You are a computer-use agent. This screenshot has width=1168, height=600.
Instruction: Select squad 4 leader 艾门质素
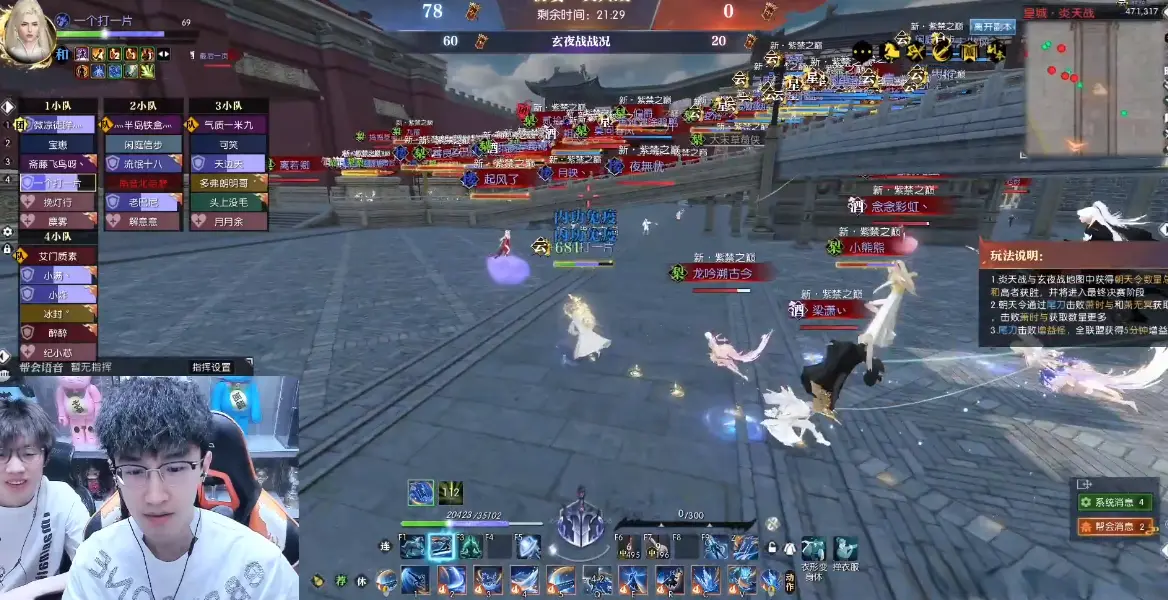58,256
